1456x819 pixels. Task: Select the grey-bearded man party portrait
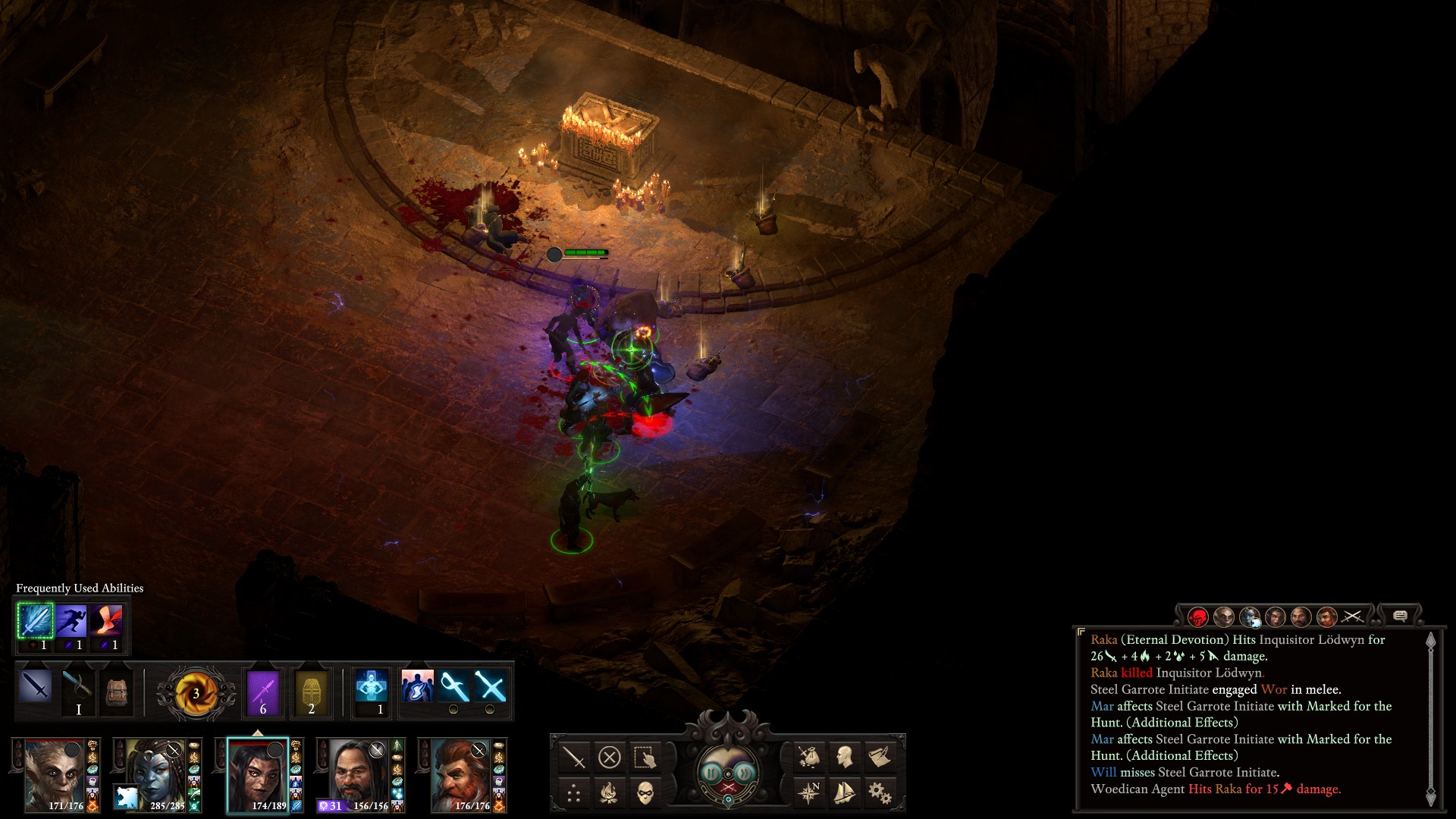tap(355, 775)
